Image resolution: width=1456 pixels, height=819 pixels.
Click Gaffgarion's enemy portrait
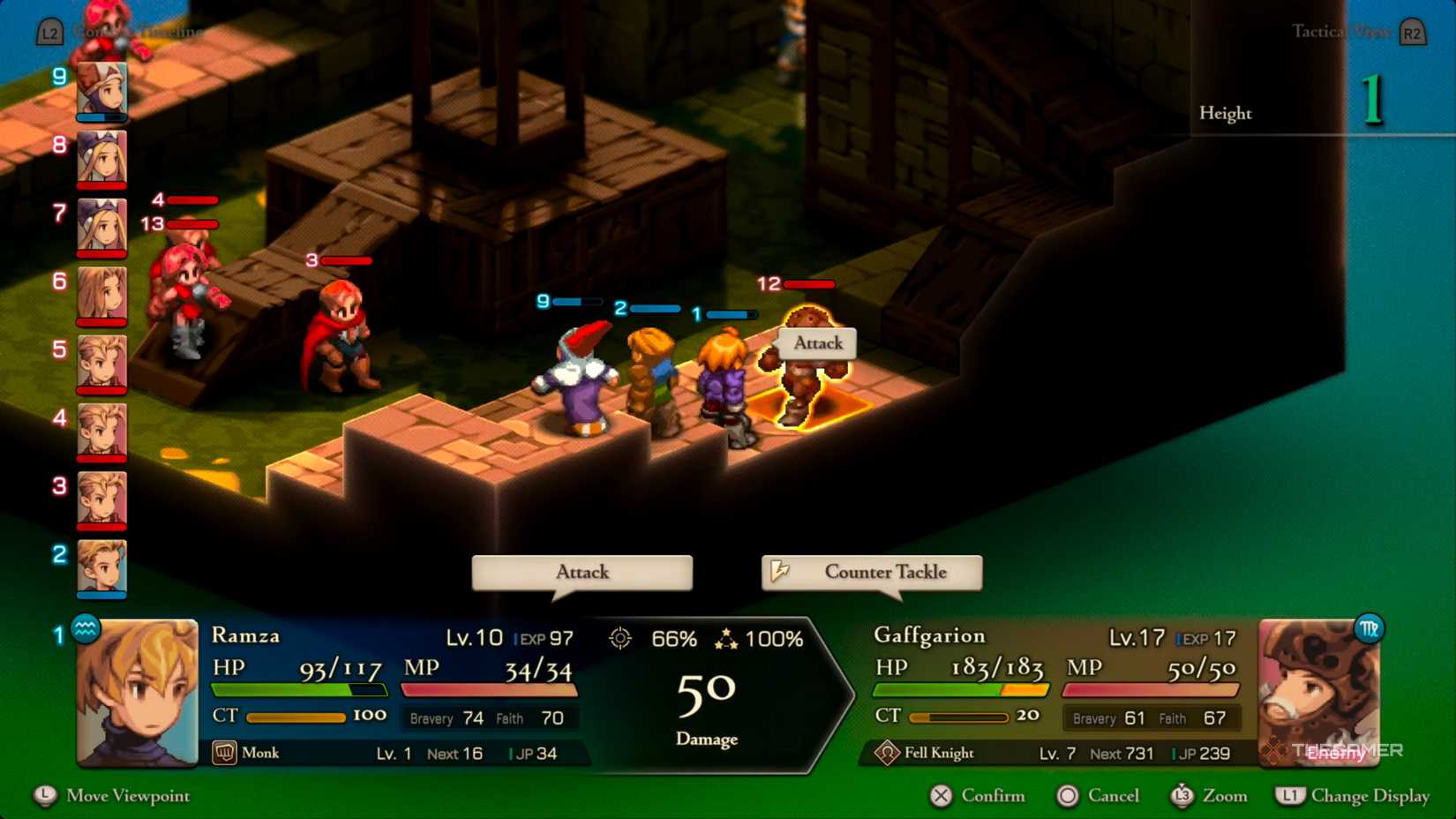click(x=1318, y=693)
